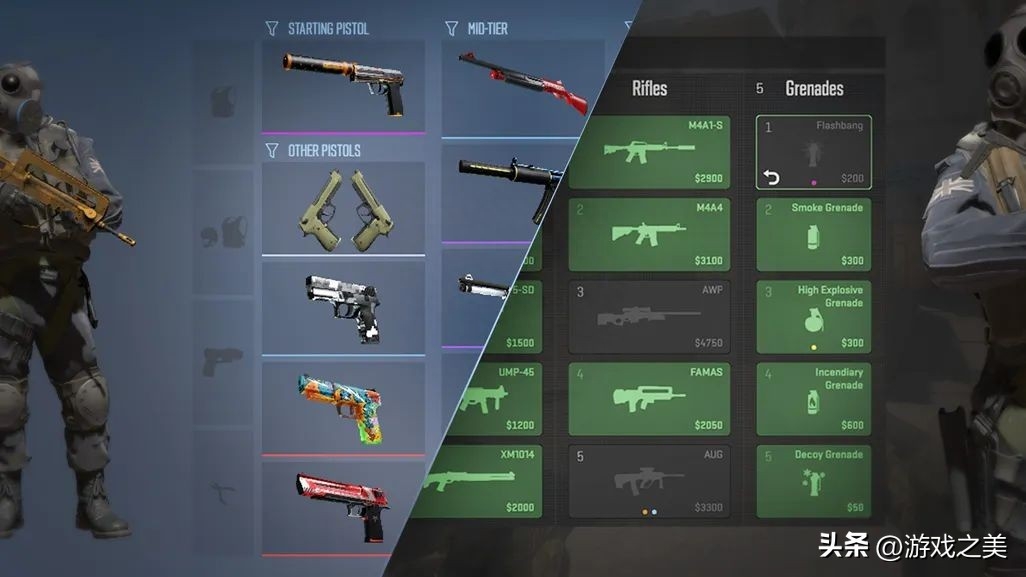Choose the Dual Berettas pistol slot

click(343, 208)
